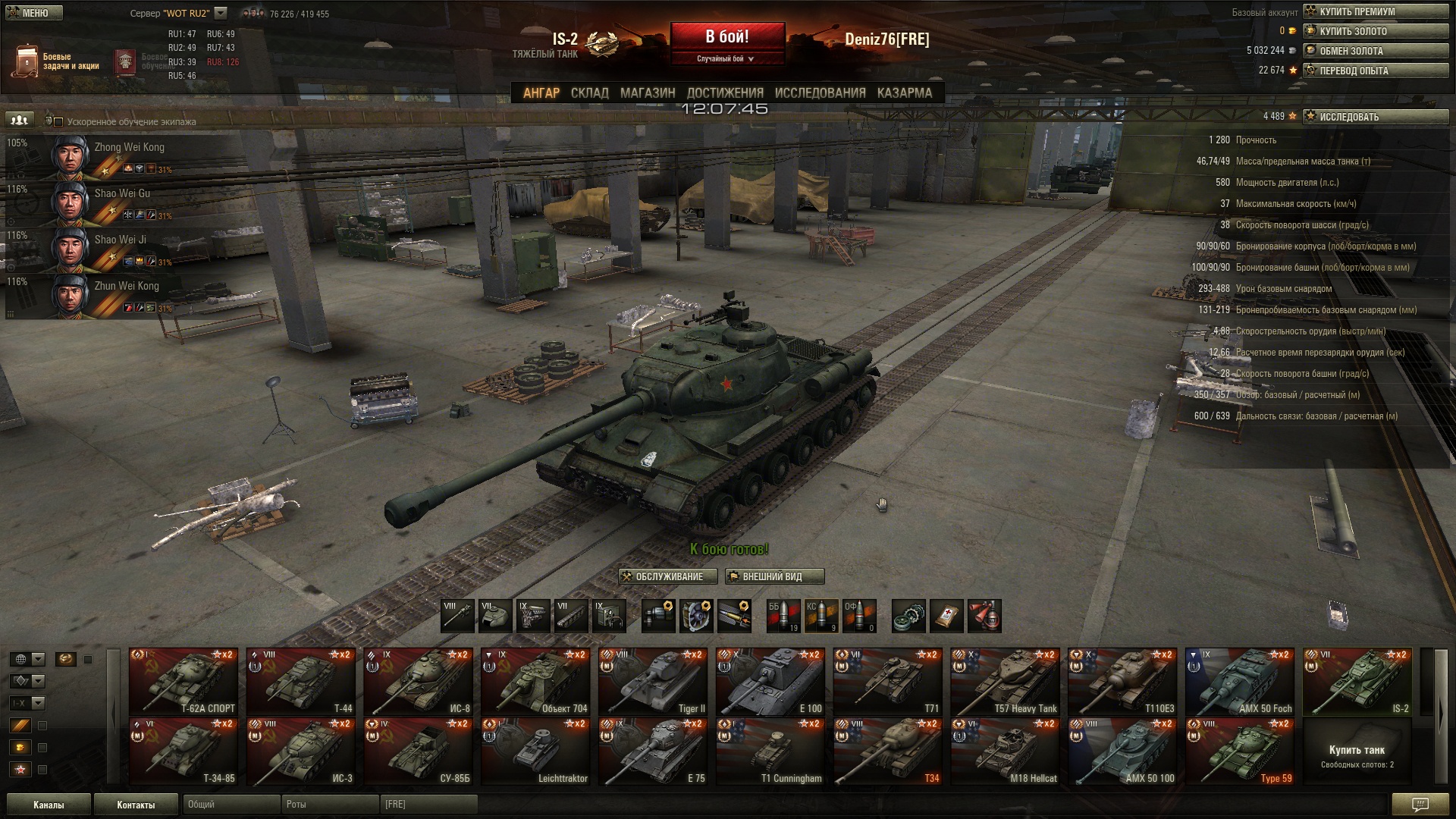Switch to the СКЛАД tab
Image resolution: width=1456 pixels, height=819 pixels.
coord(589,93)
